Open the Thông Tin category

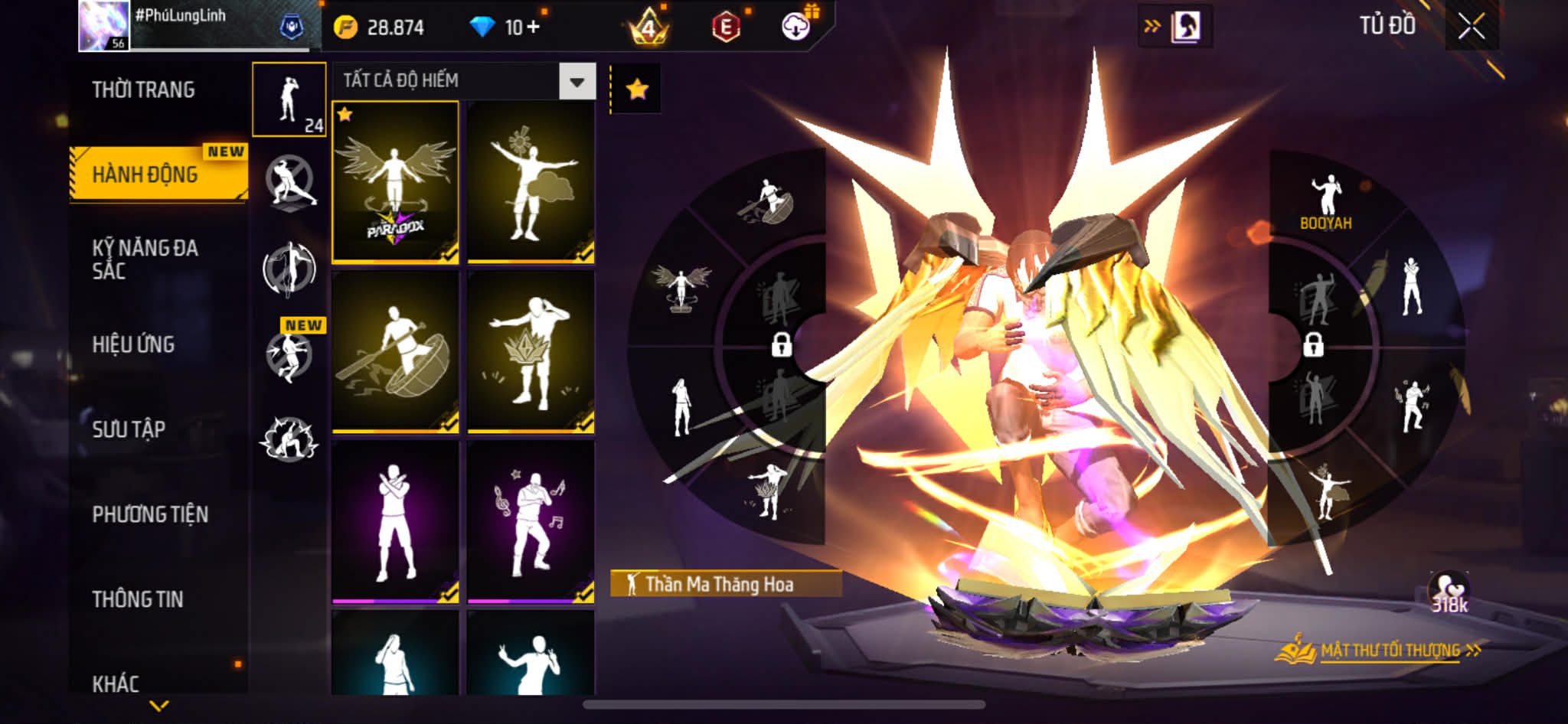click(138, 599)
